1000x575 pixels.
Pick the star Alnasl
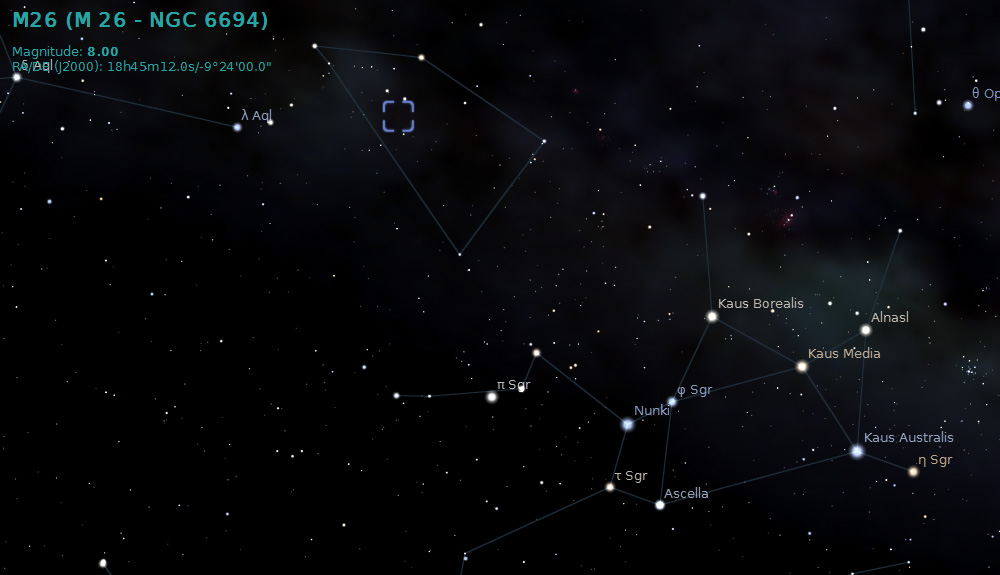(x=866, y=330)
